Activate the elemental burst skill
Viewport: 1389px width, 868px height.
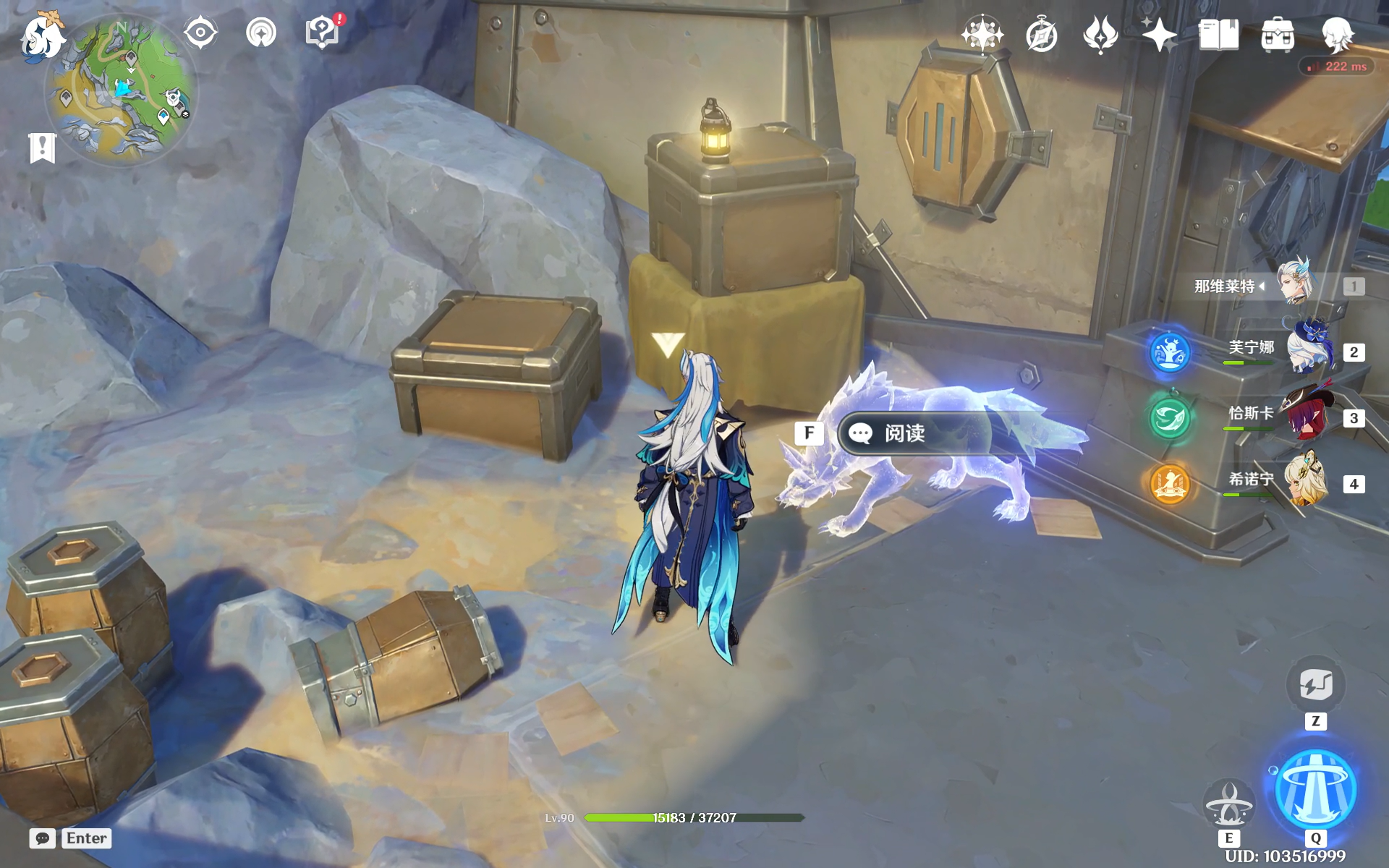point(1315,789)
